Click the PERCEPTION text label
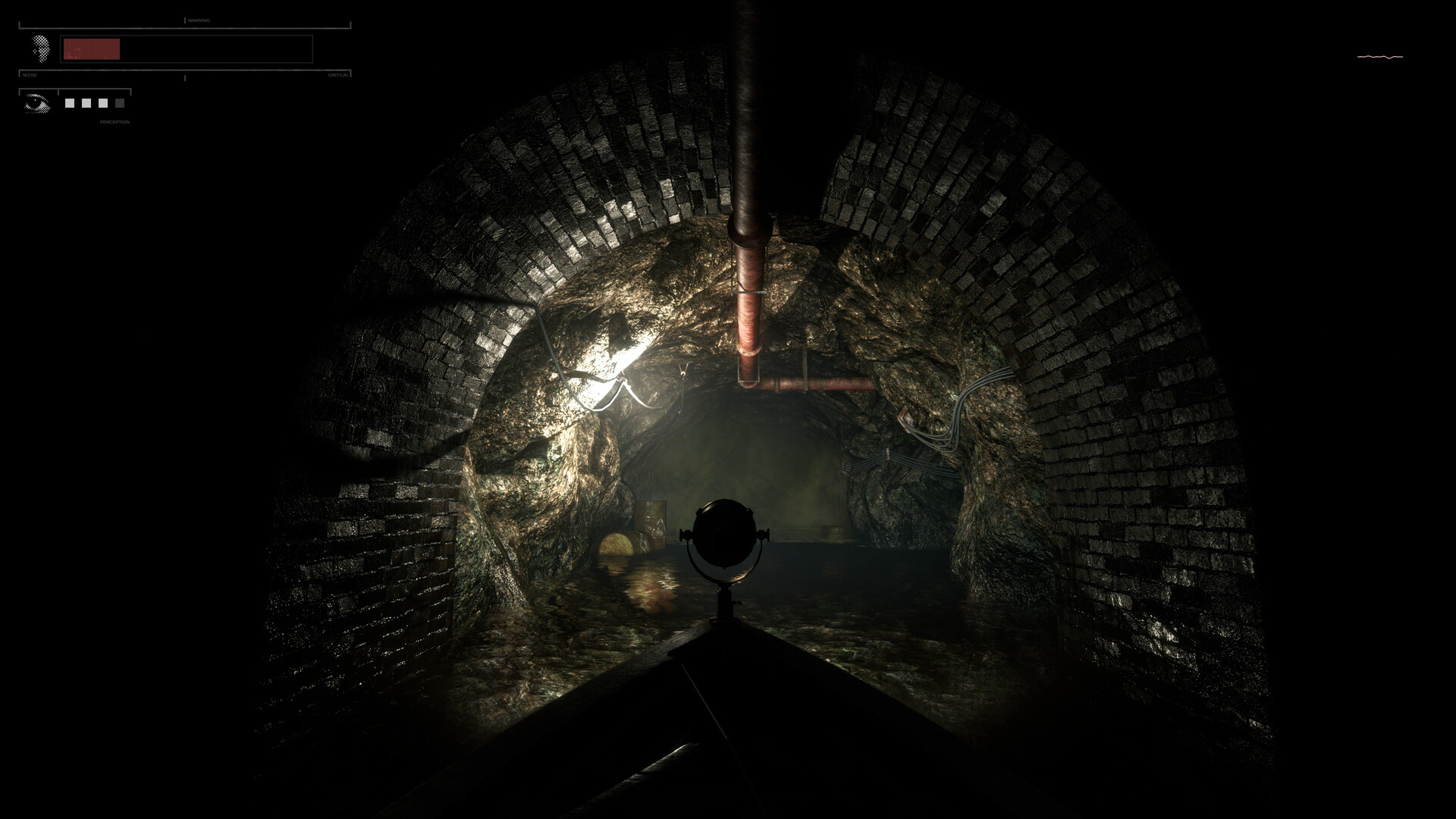The height and width of the screenshot is (819, 1456). pyautogui.click(x=115, y=122)
